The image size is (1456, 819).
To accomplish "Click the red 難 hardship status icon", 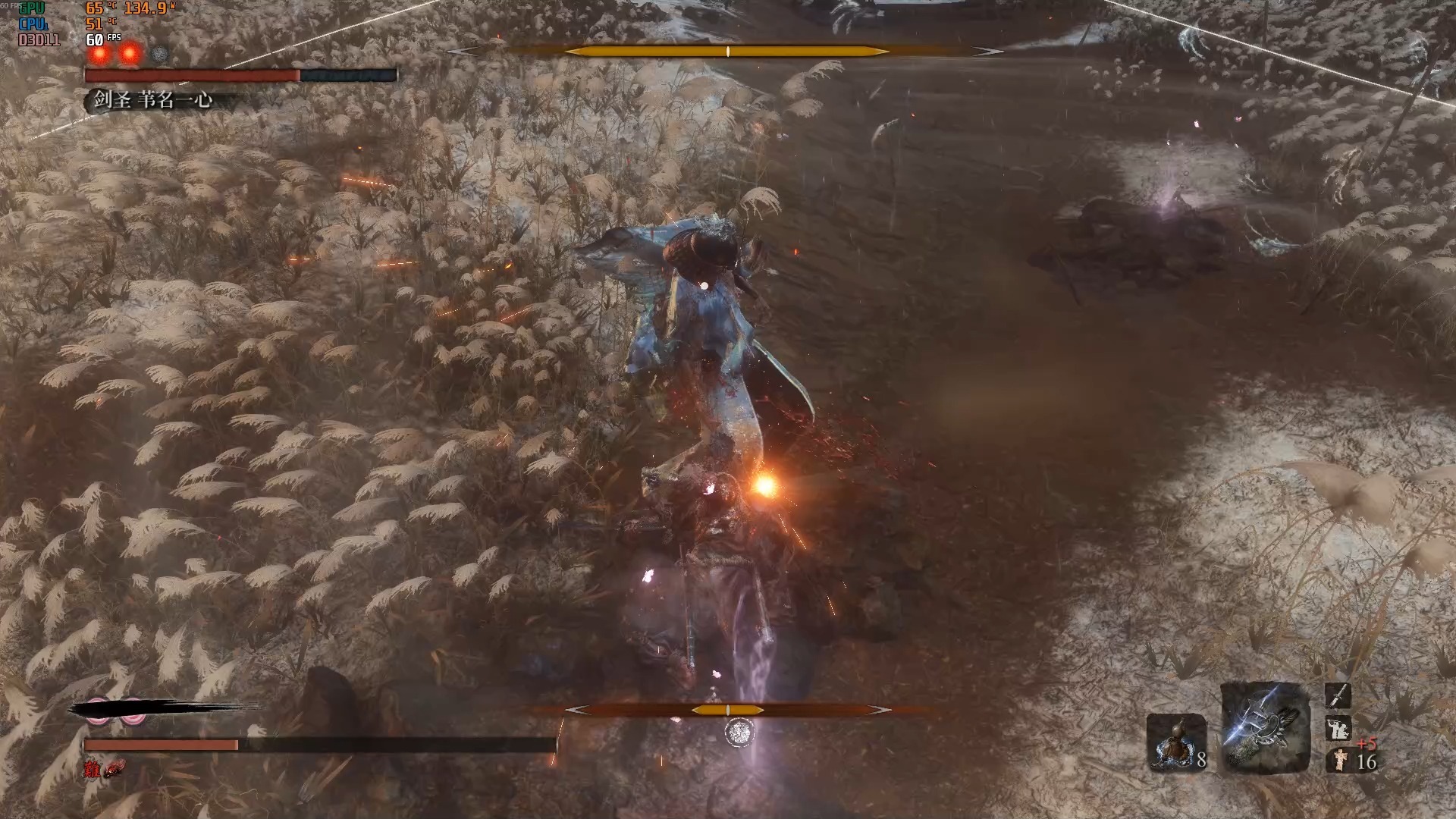I will click(x=93, y=770).
